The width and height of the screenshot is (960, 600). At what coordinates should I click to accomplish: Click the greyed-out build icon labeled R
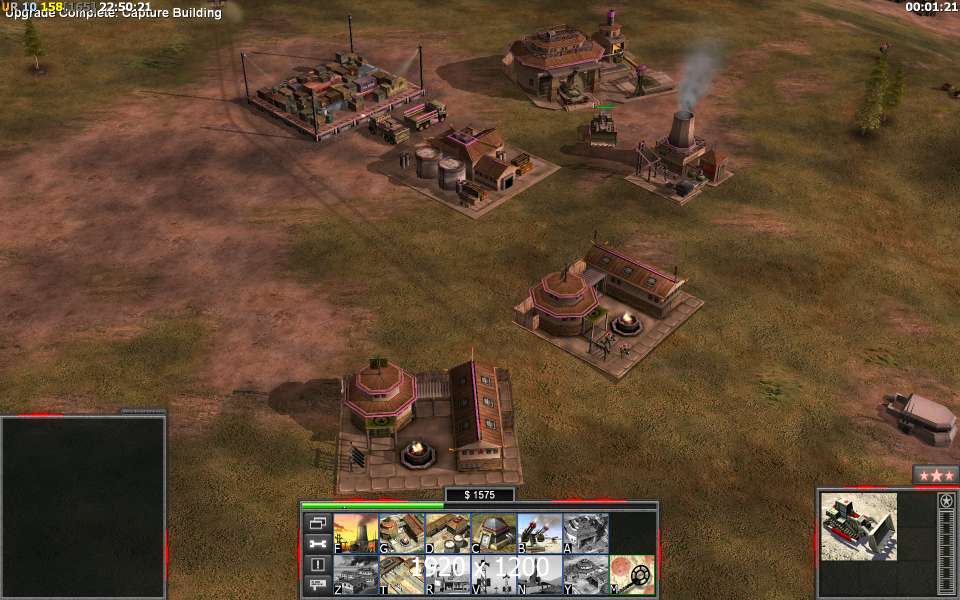point(447,575)
